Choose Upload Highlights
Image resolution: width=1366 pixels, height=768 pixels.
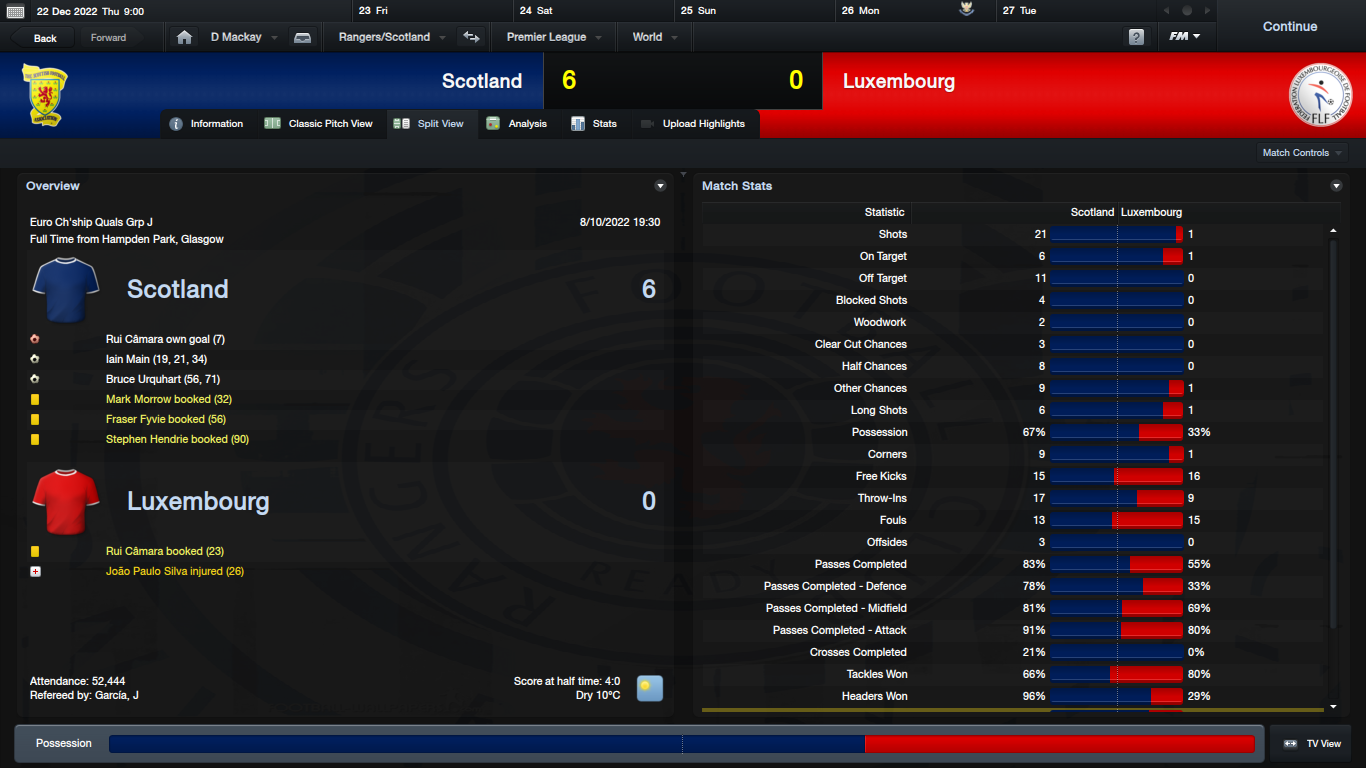[x=693, y=124]
